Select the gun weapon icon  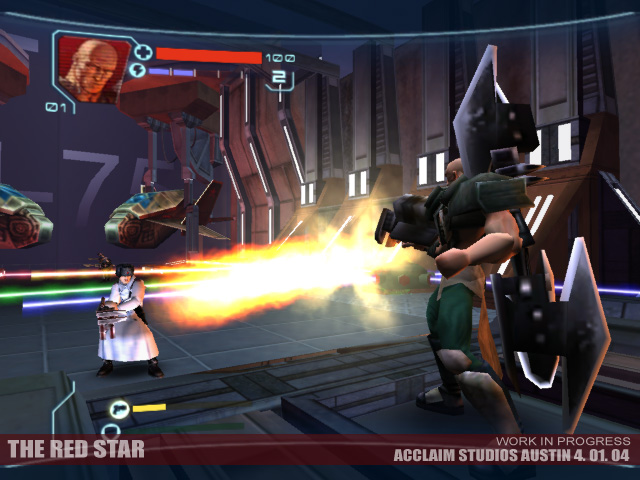(119, 408)
